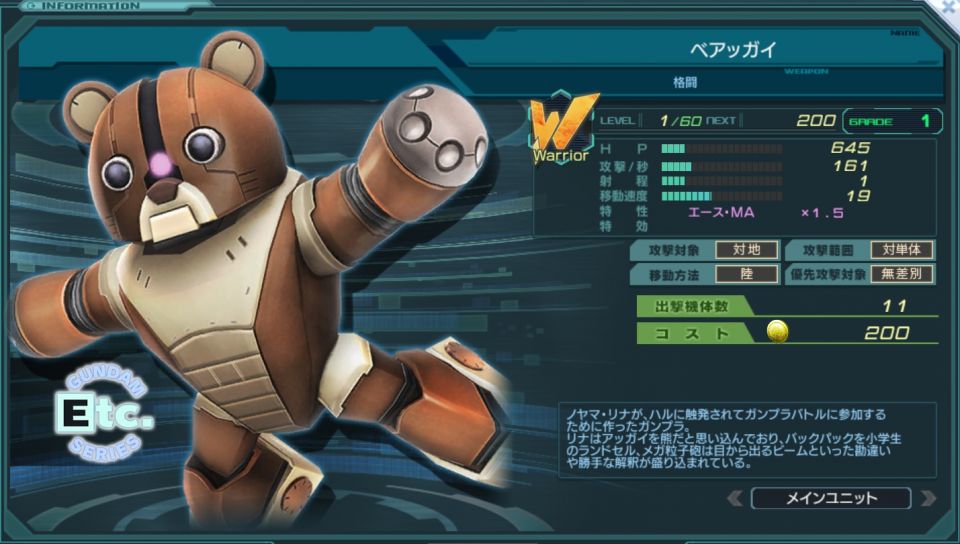Select the メインユニット button
Image resolution: width=960 pixels, height=544 pixels.
(831, 498)
